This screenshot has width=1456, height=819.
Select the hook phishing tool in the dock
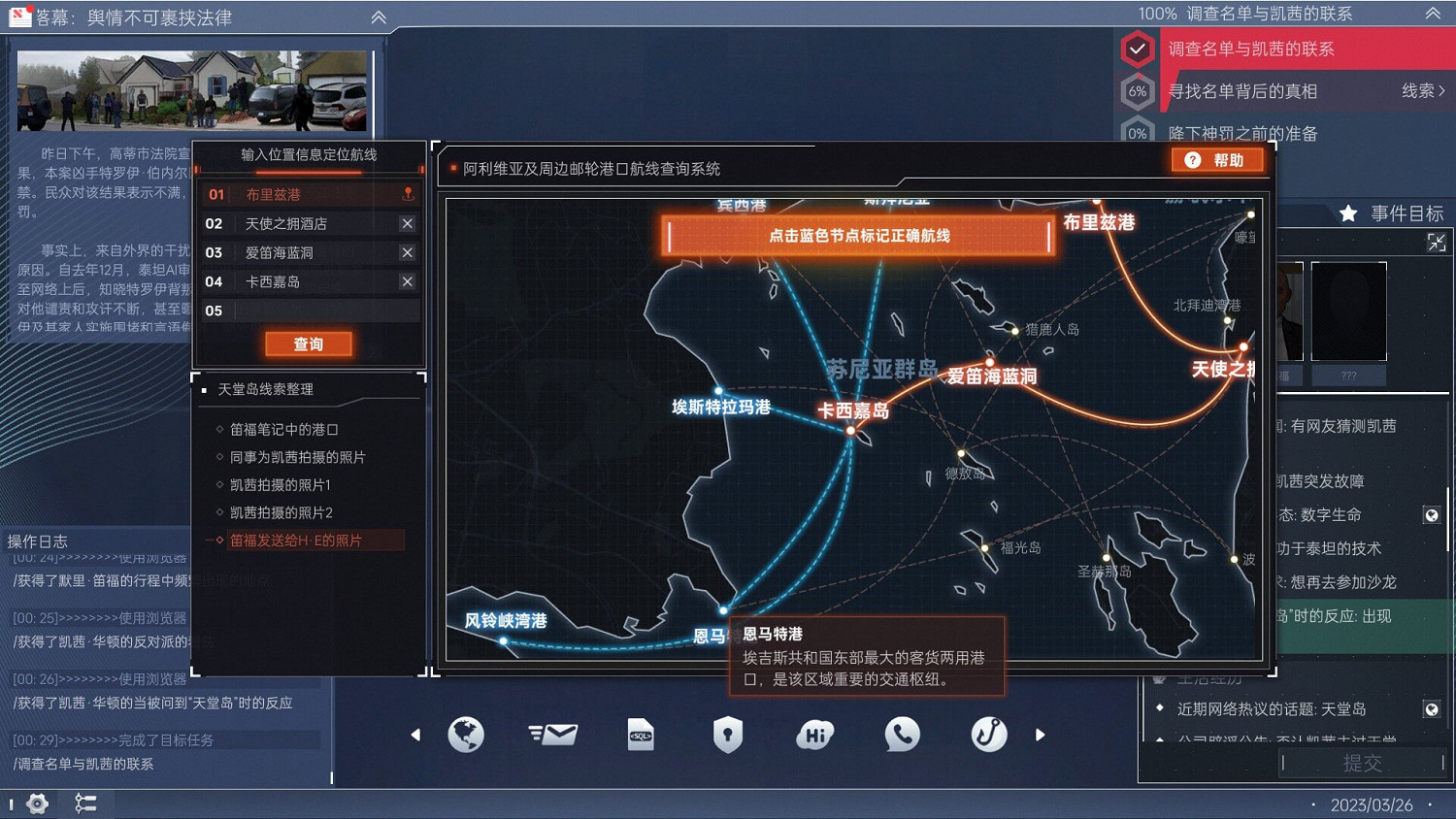click(989, 735)
